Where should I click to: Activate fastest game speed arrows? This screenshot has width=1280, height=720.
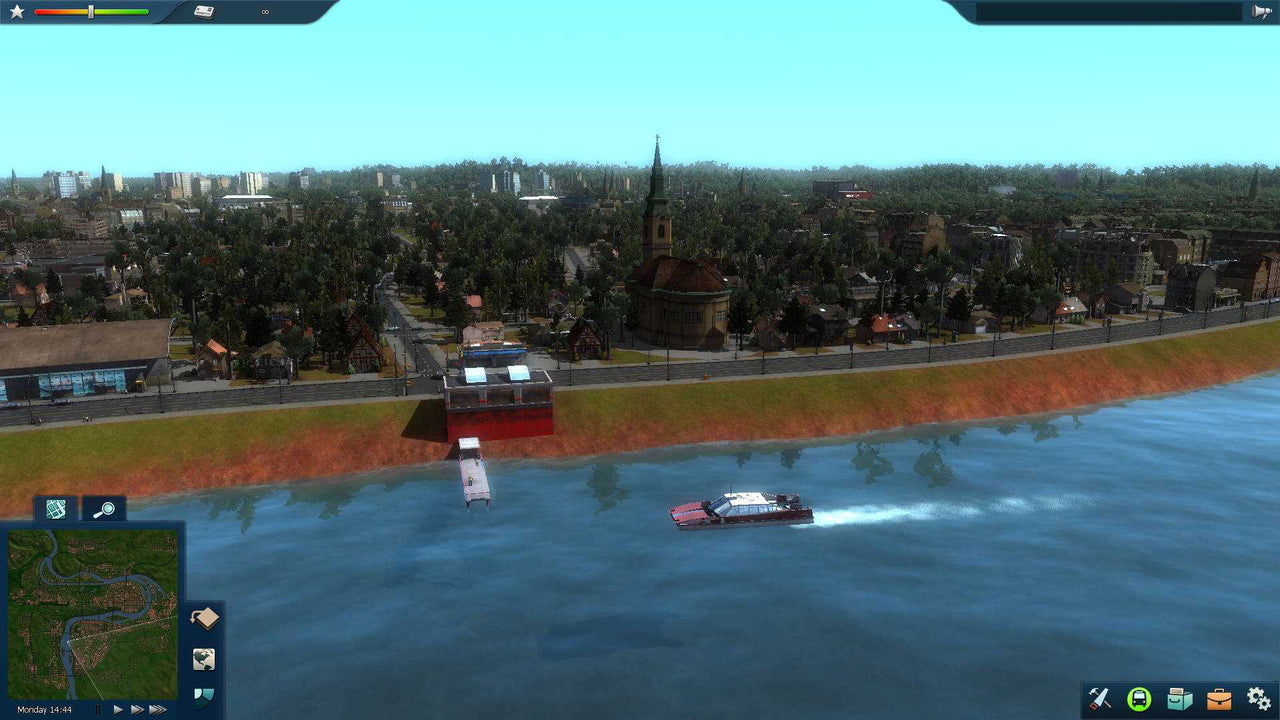tap(156, 708)
